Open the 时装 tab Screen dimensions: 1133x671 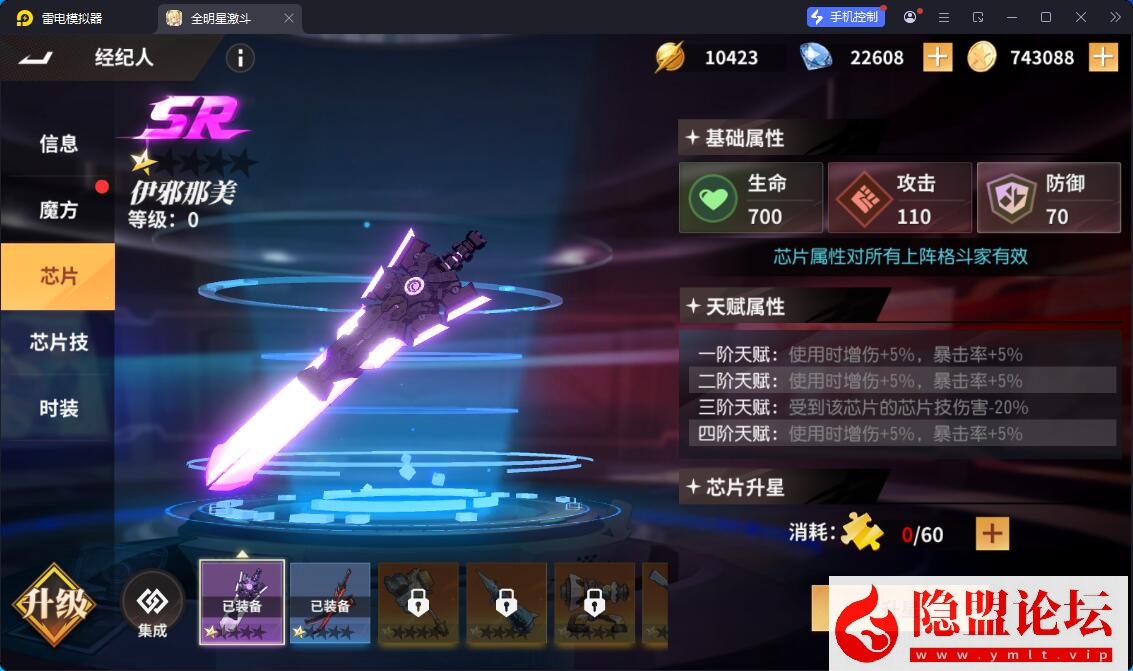pos(58,408)
